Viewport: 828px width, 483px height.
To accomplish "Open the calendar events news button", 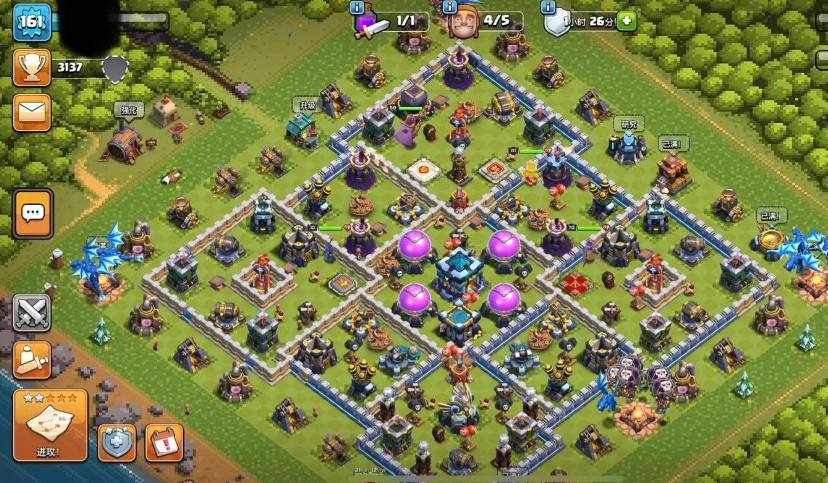I will (x=163, y=442).
